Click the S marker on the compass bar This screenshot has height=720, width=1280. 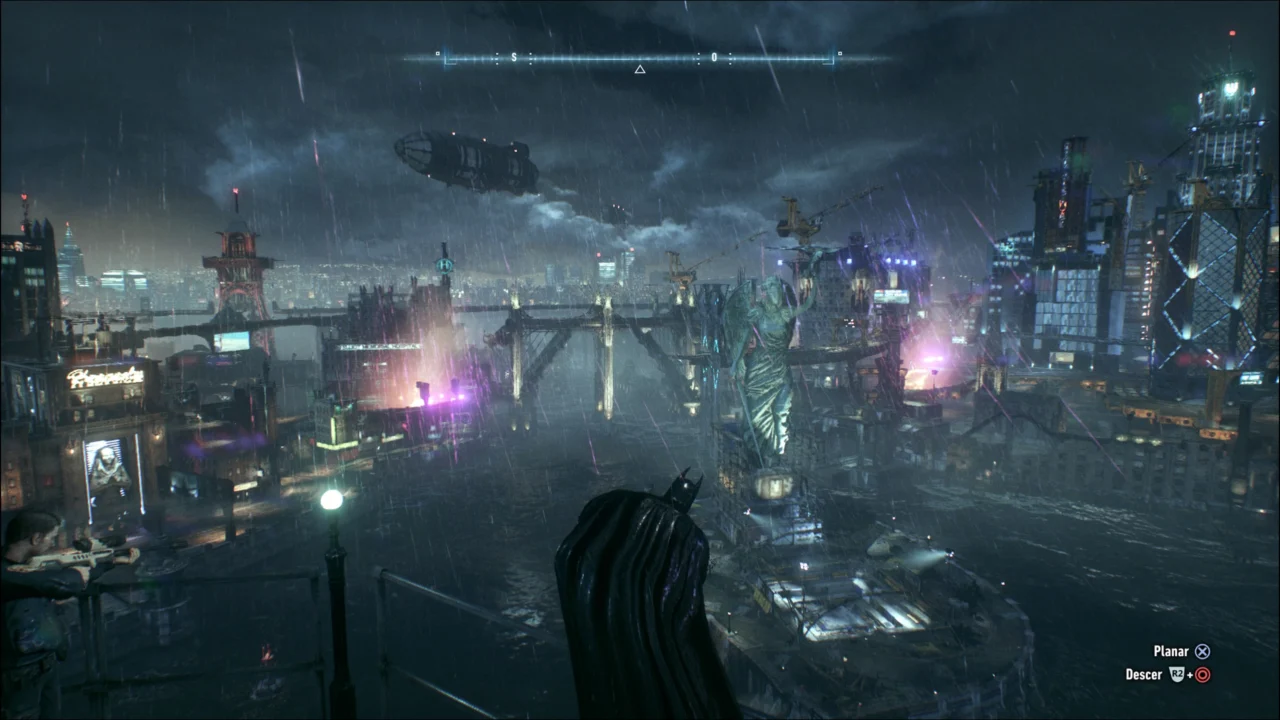[x=514, y=56]
